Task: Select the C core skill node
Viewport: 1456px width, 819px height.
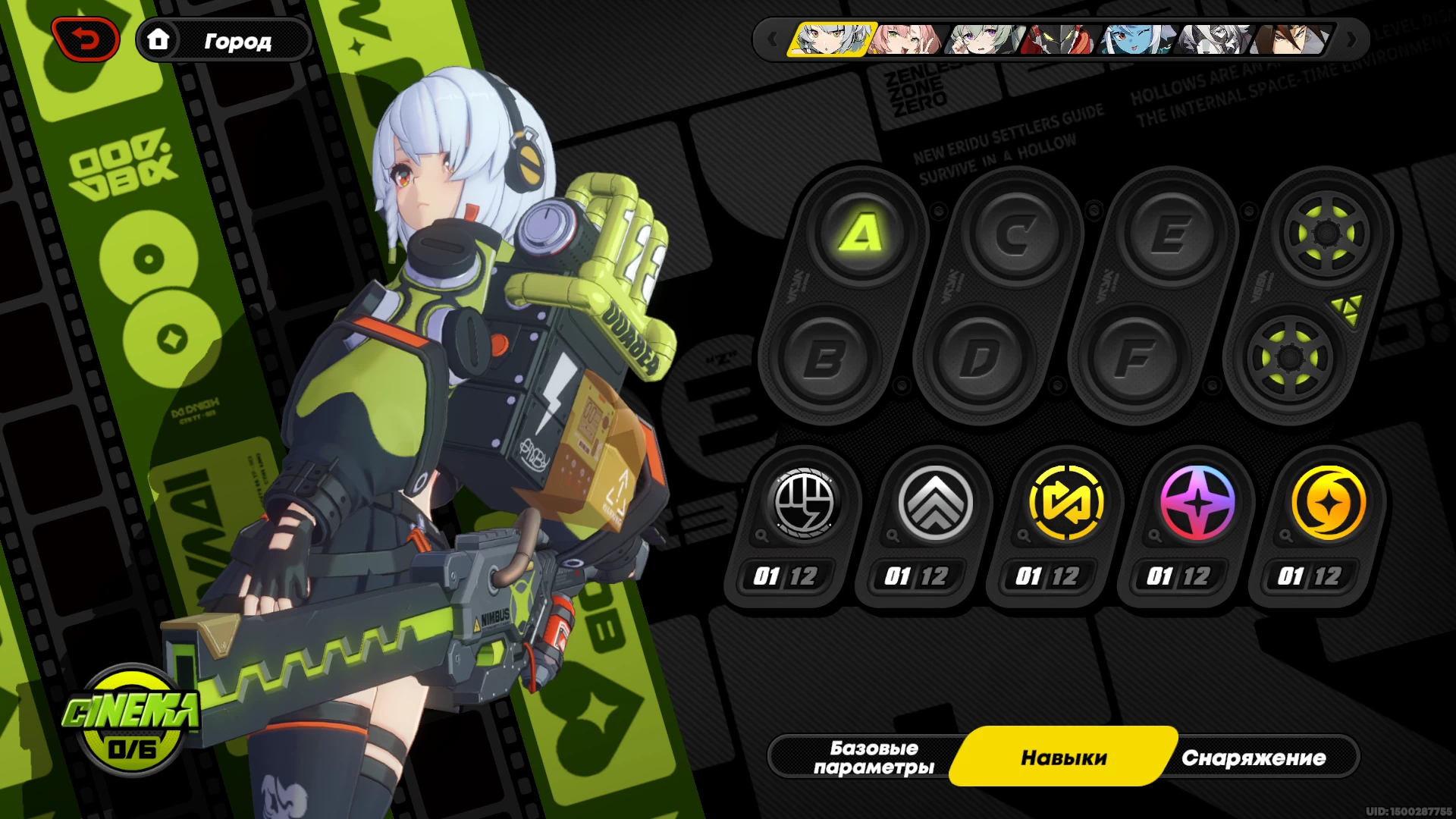Action: pyautogui.click(x=1016, y=234)
